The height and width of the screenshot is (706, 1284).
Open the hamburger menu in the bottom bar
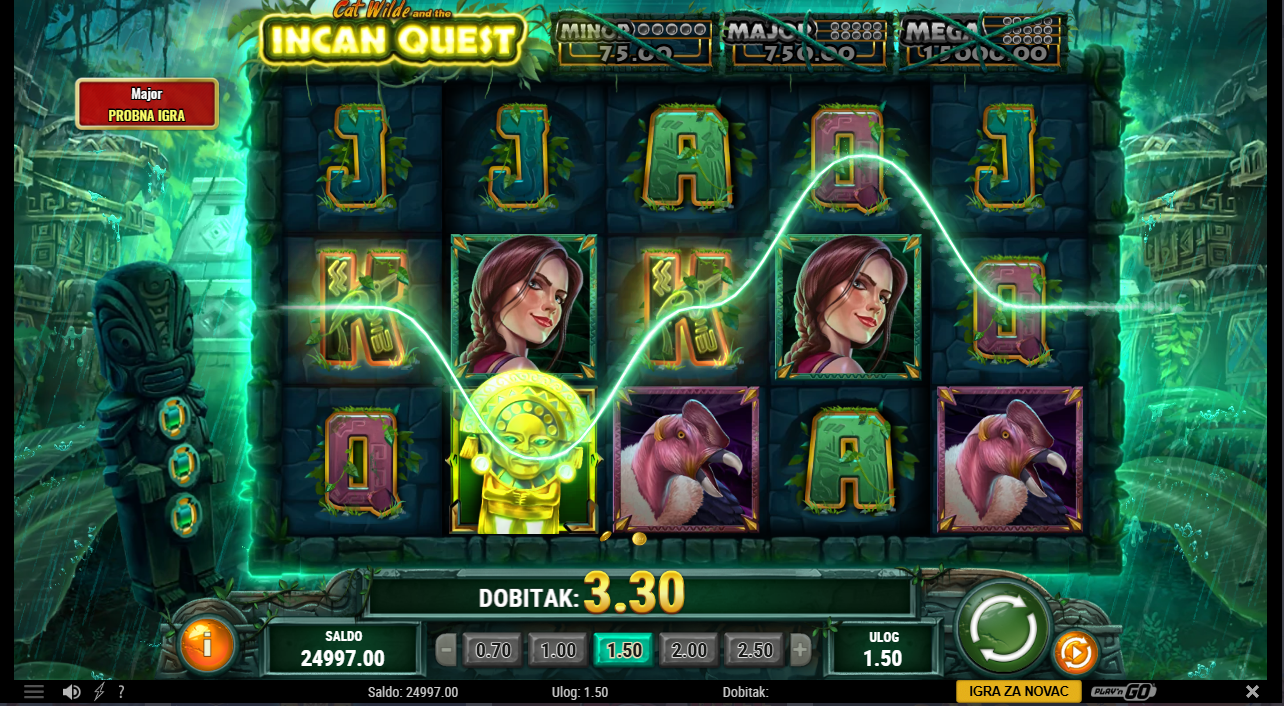point(34,692)
